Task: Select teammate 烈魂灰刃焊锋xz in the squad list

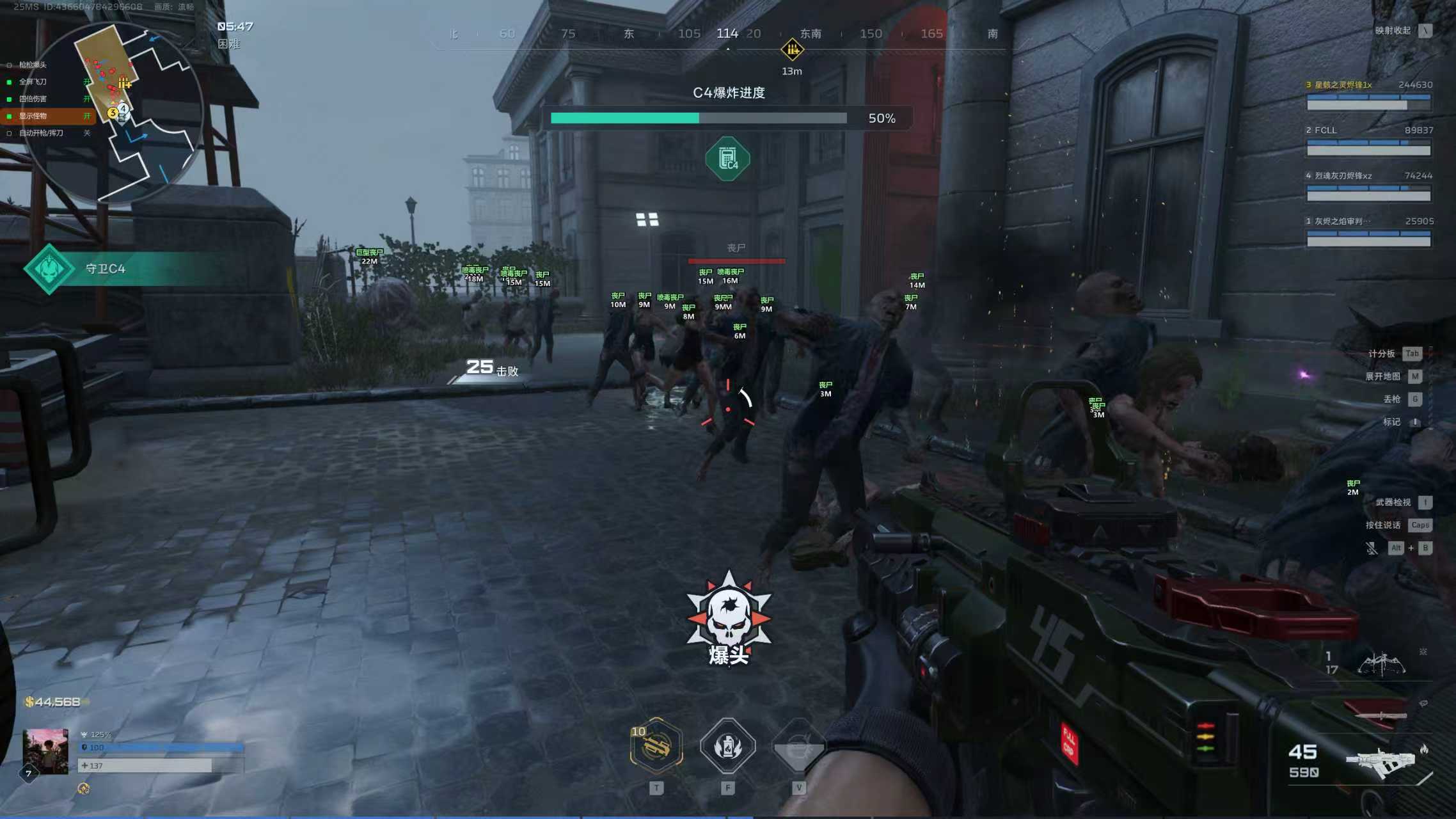Action: (1368, 186)
